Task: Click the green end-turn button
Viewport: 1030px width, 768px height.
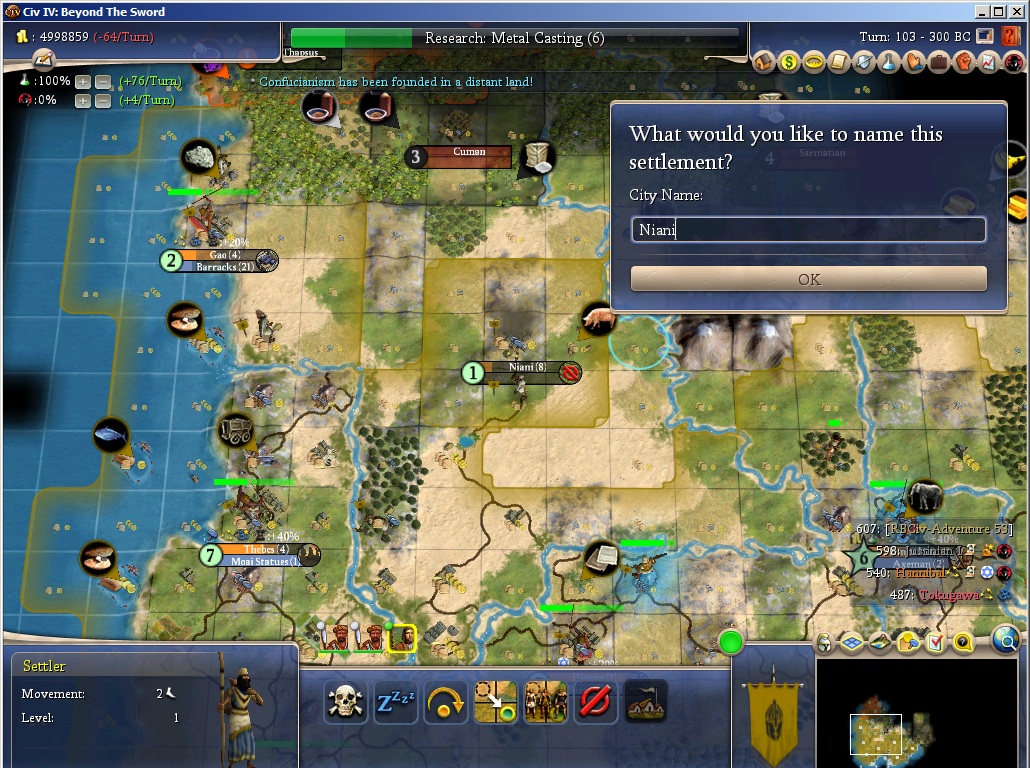Action: 731,641
